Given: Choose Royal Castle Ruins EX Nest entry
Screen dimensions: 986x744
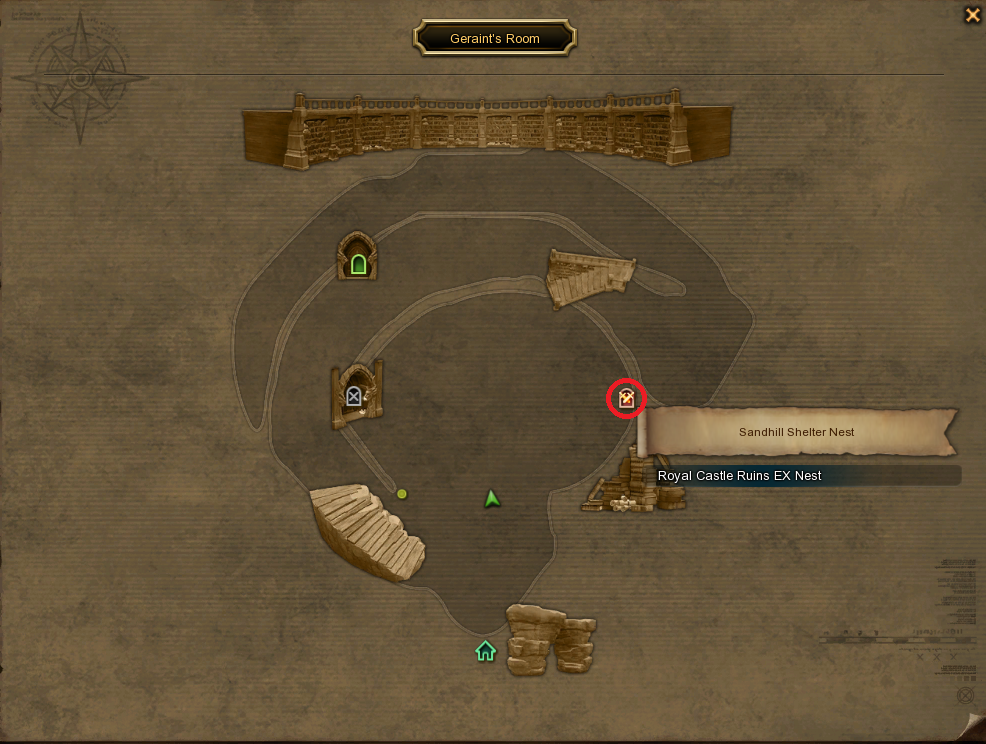Looking at the screenshot, I should [740, 476].
